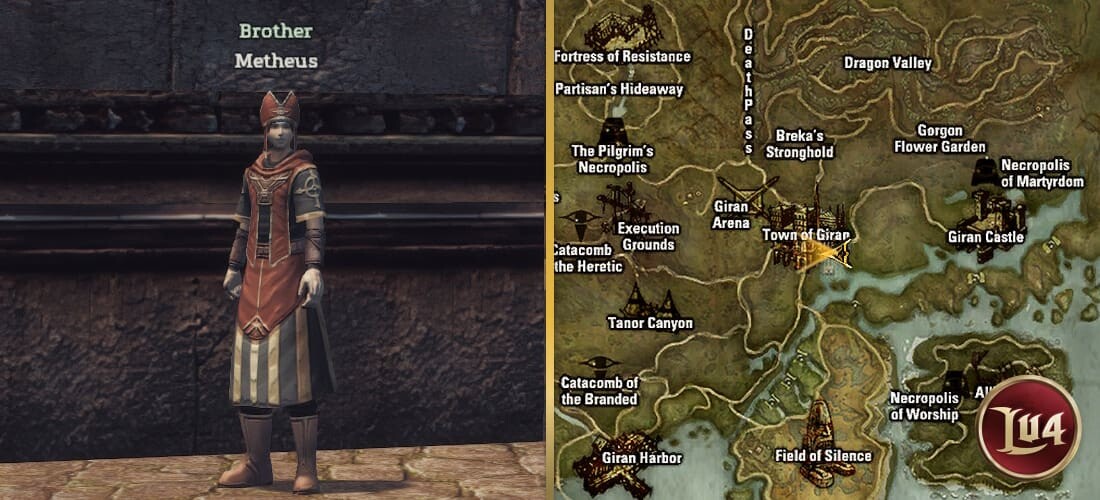Choose Necropolis of Martyrdom on the map
The height and width of the screenshot is (500, 1100).
point(985,171)
